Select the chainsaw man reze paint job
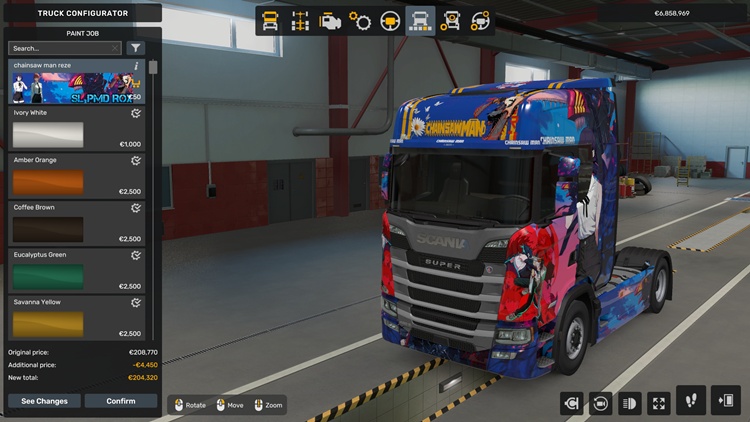Screen dimensions: 750x422 77,82
